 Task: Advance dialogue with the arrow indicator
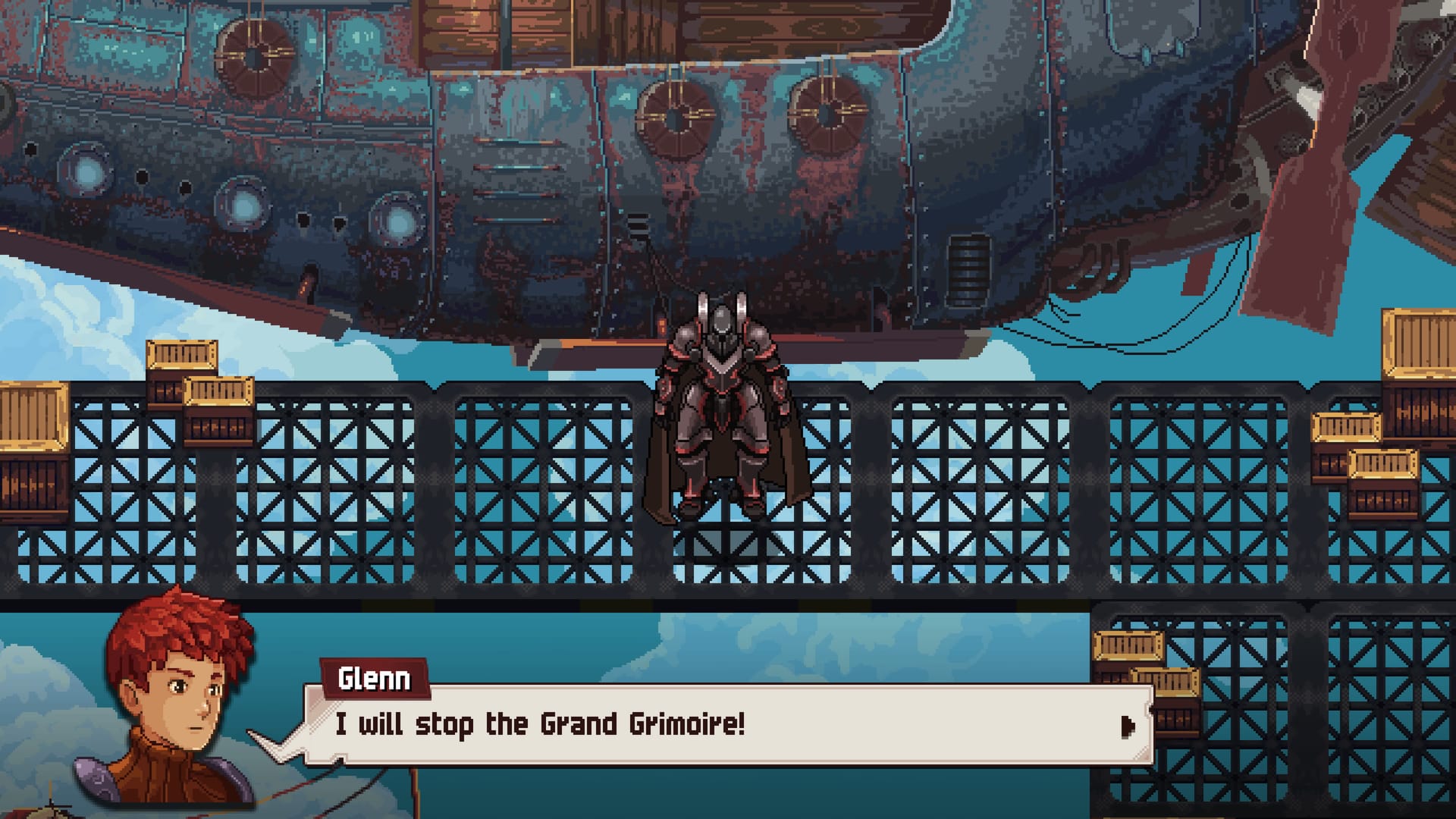click(1128, 726)
